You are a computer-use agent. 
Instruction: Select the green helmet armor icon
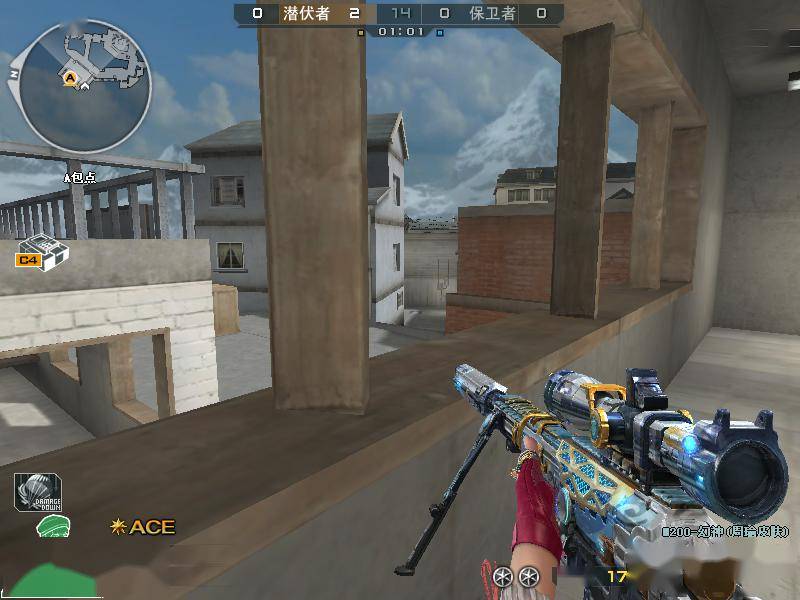point(52,527)
